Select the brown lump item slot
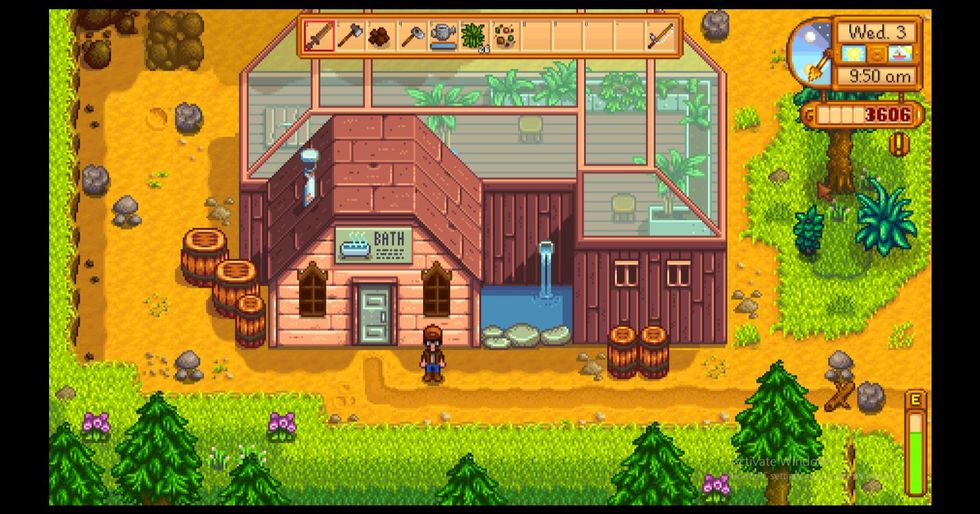This screenshot has width=980, height=514. (381, 37)
